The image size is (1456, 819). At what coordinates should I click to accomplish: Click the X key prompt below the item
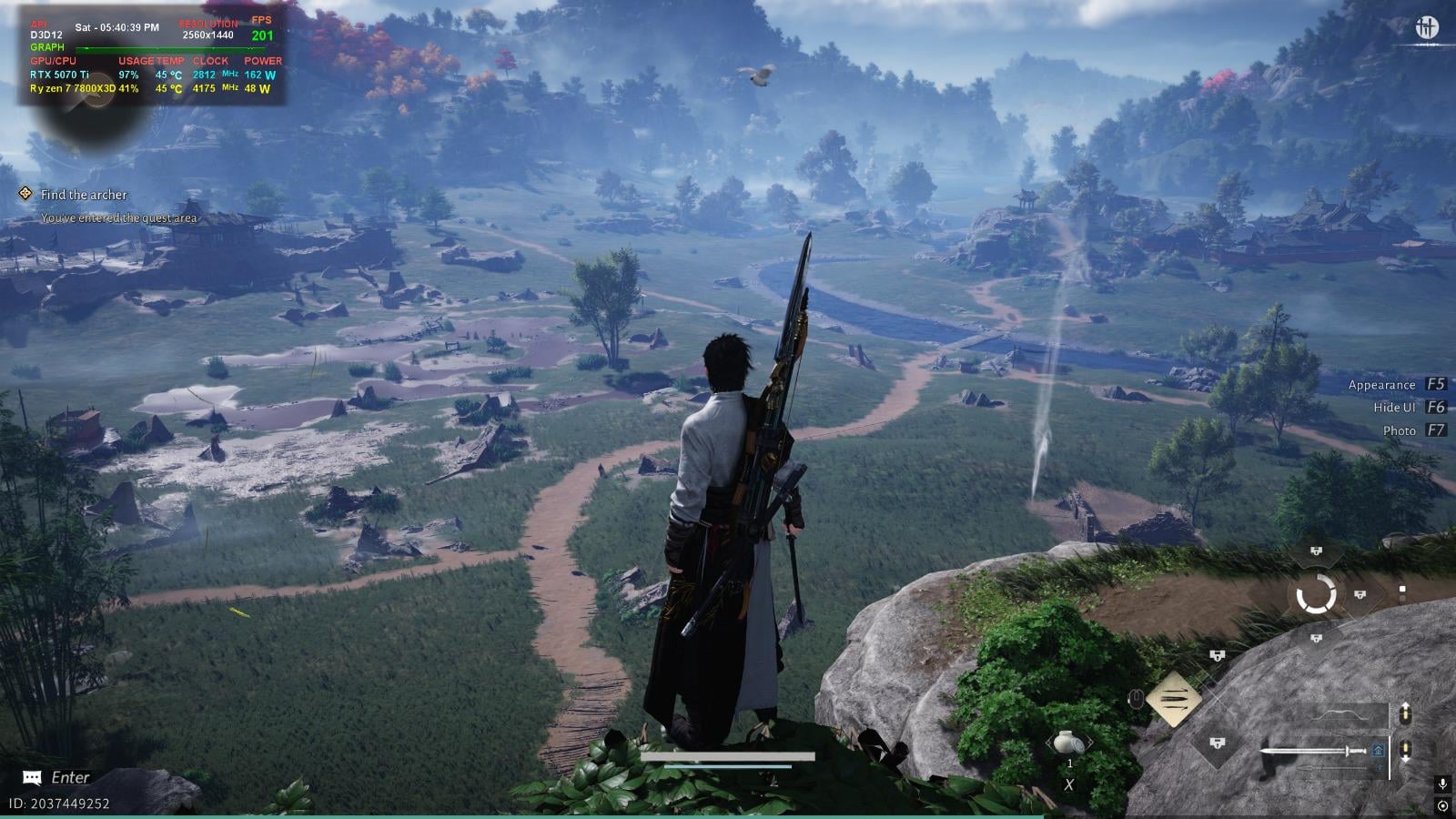pos(1070,784)
